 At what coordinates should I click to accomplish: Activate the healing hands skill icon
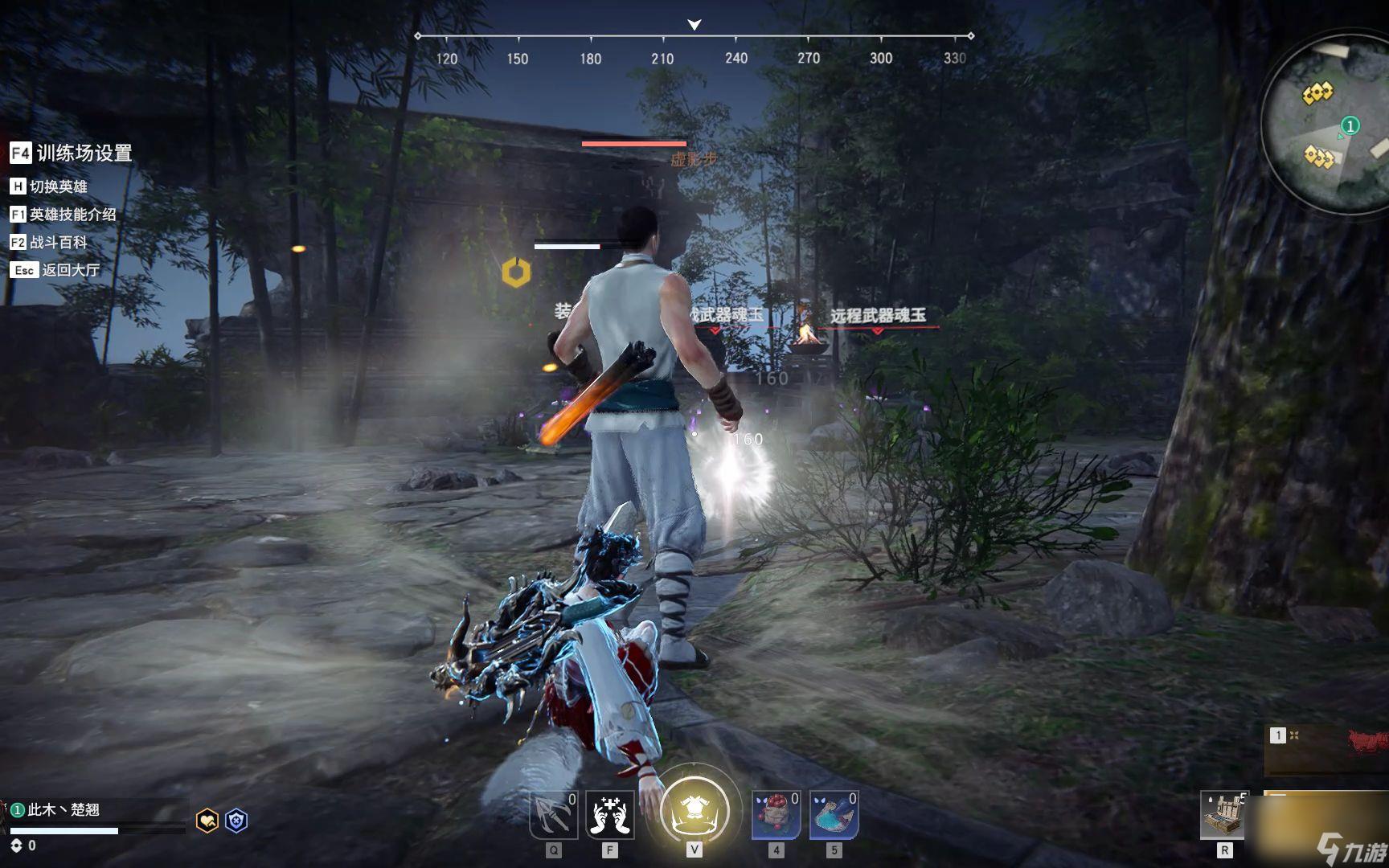[x=609, y=815]
